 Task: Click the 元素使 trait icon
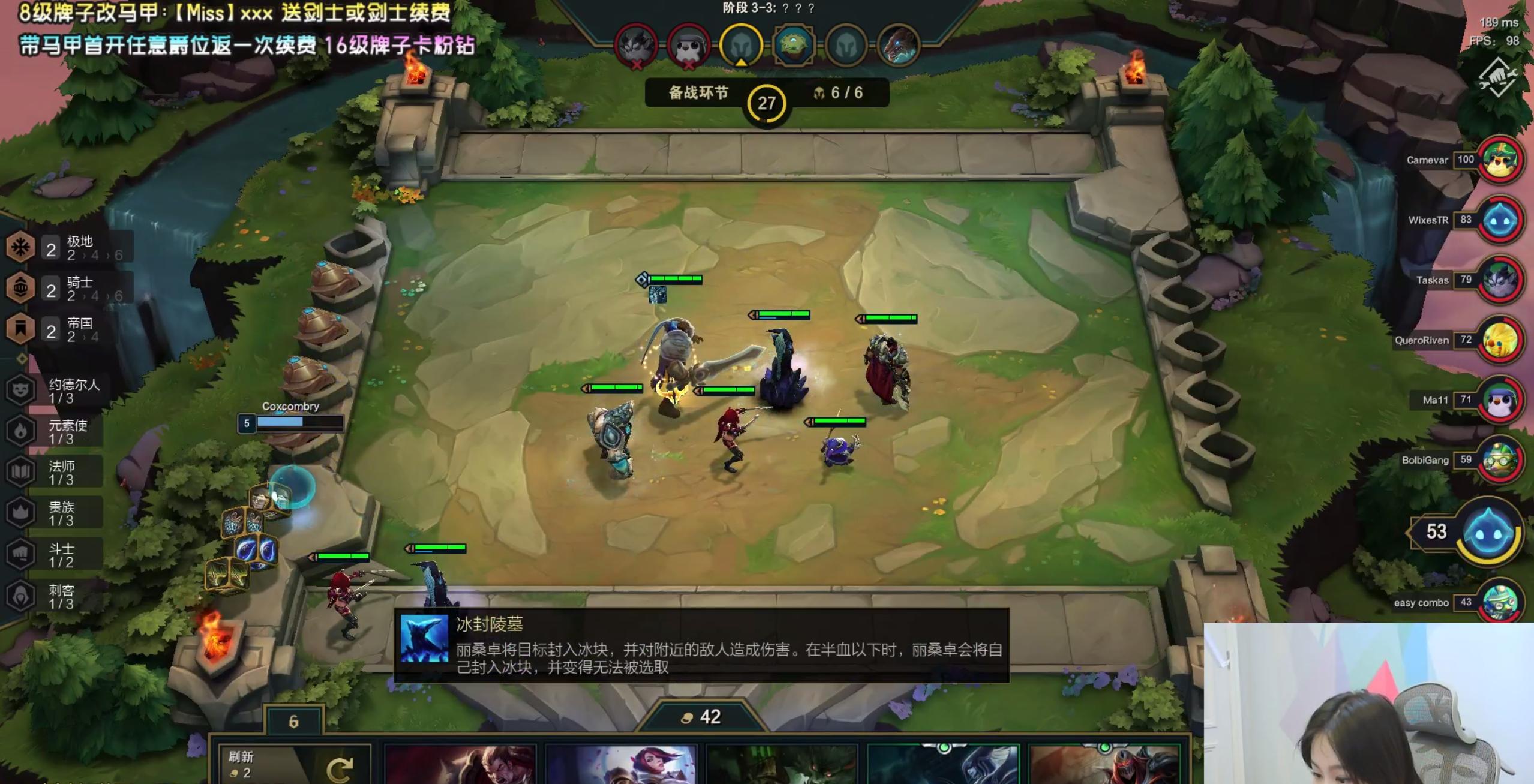point(21,430)
